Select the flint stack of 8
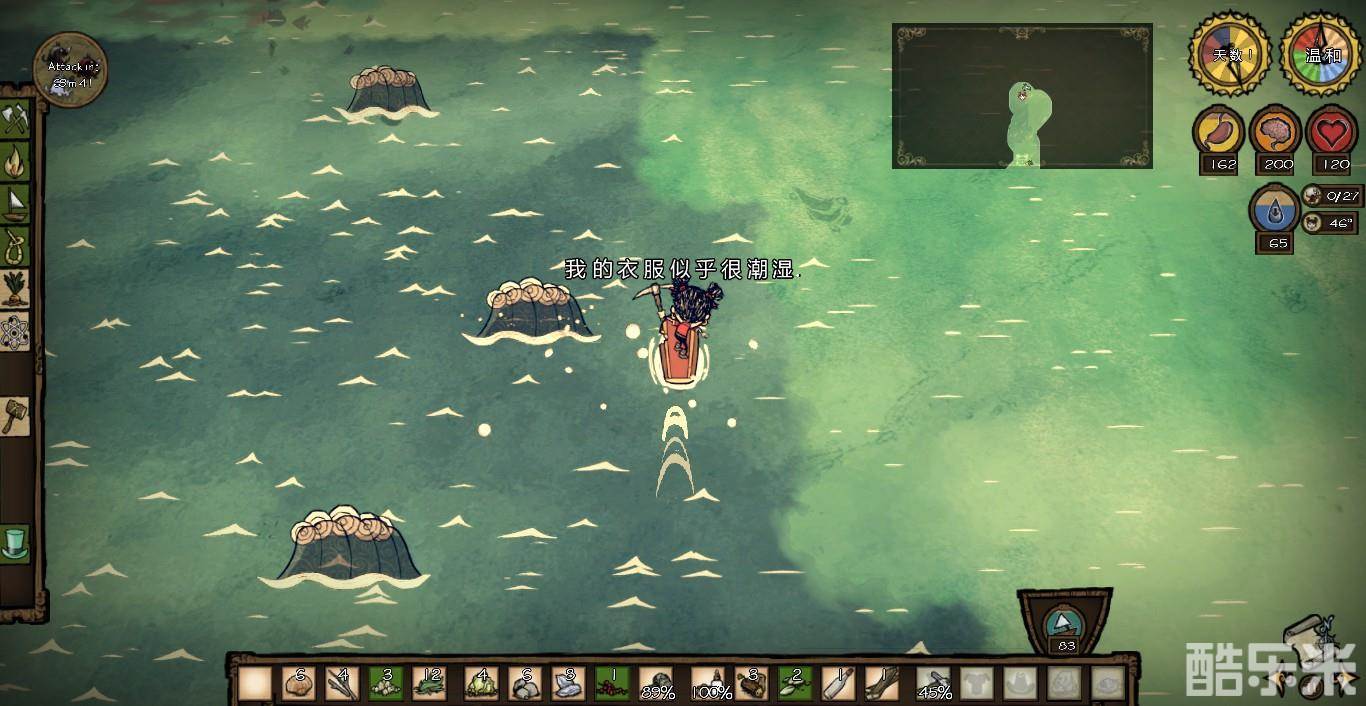 click(x=566, y=684)
